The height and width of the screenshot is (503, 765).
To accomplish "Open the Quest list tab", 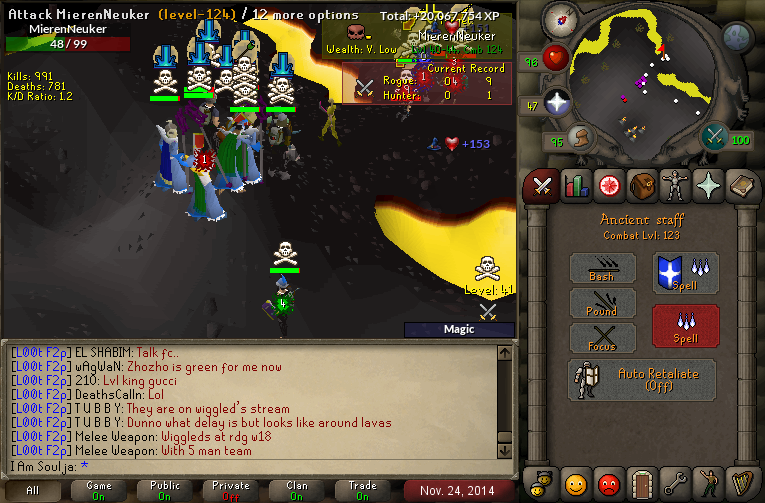I will [607, 185].
